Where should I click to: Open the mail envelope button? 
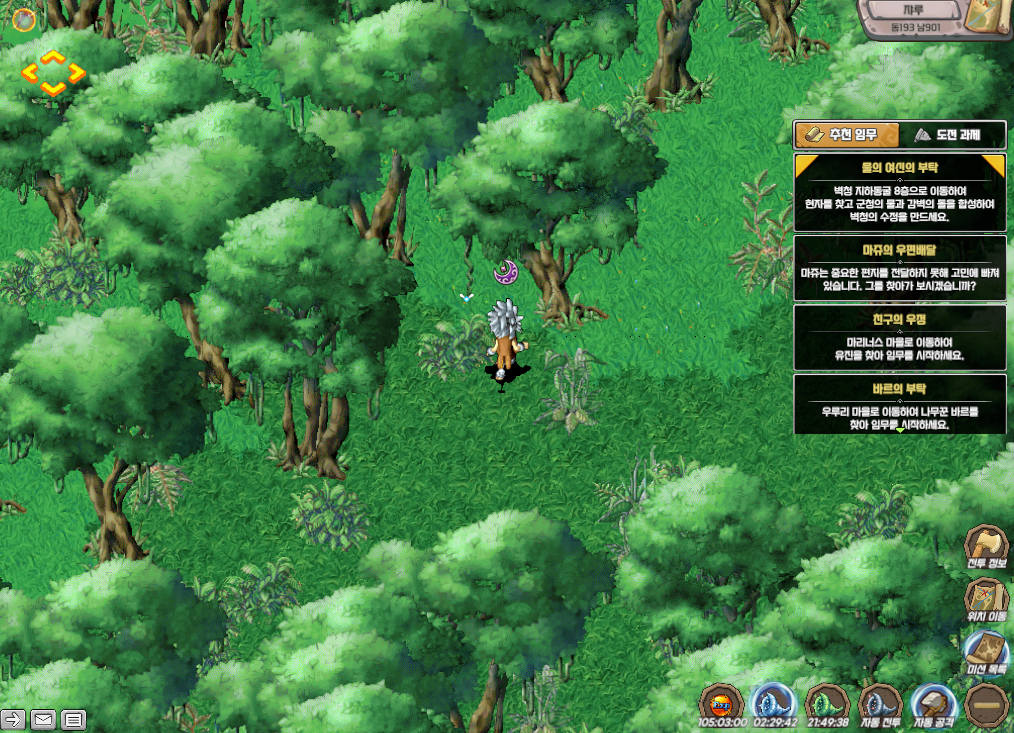pos(43,719)
